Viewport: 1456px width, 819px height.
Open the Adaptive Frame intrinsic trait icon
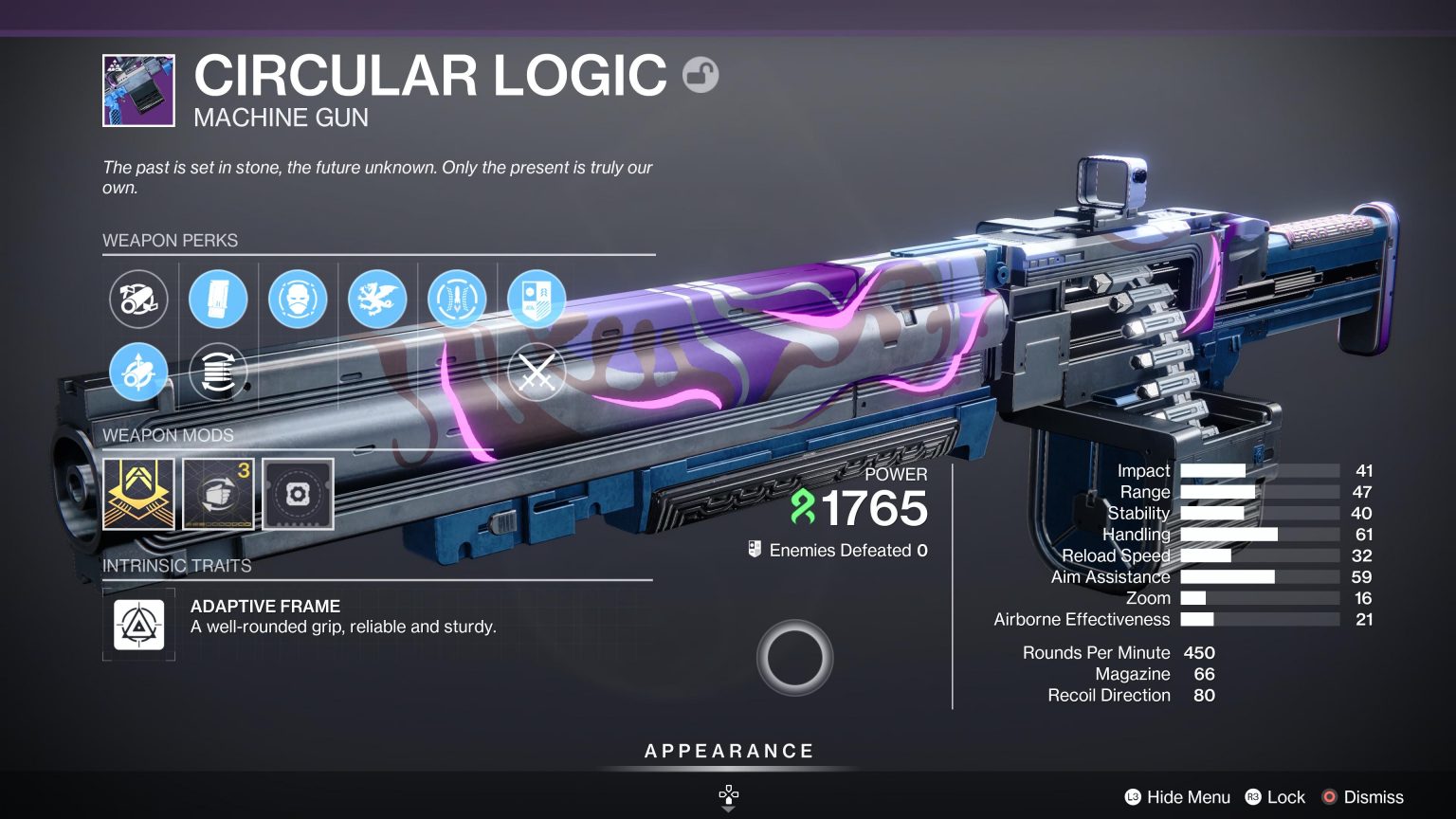138,624
